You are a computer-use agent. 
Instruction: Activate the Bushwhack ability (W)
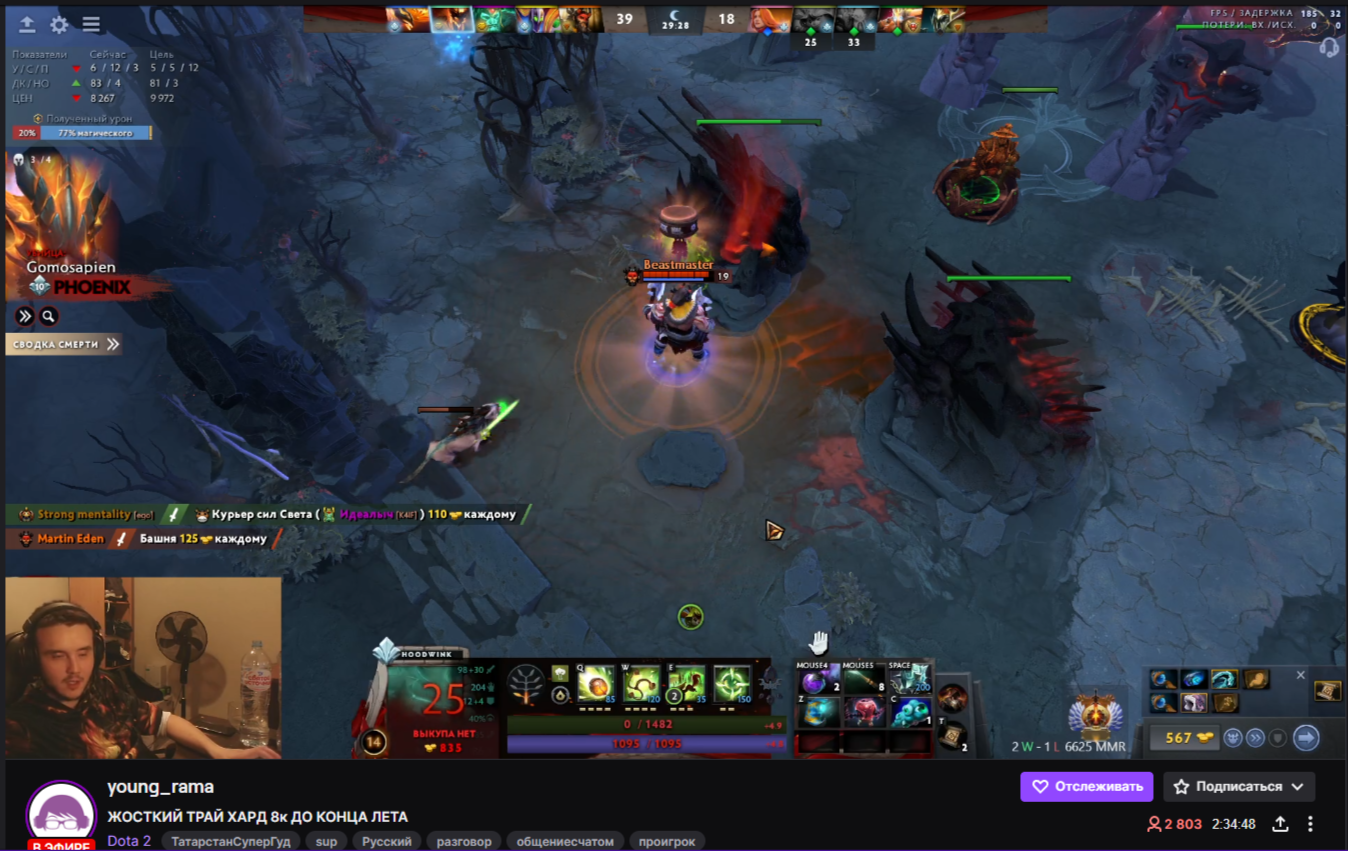click(x=641, y=686)
